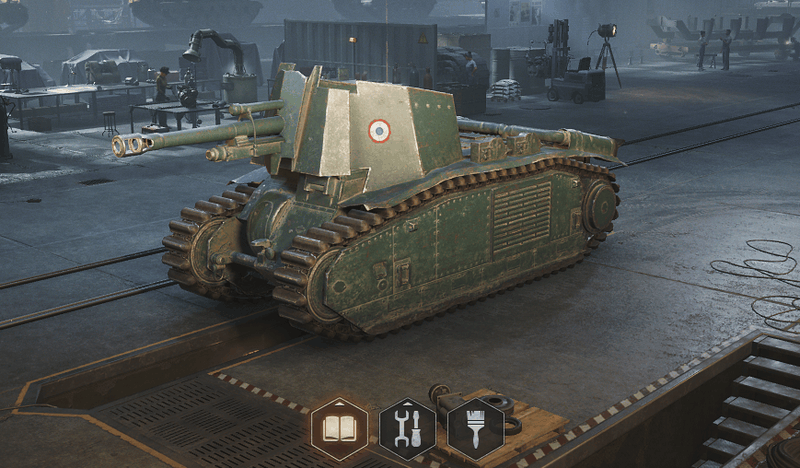Viewport: 800px width, 468px height.
Task: Select the wrench and screwdriver icon
Action: coord(407,429)
